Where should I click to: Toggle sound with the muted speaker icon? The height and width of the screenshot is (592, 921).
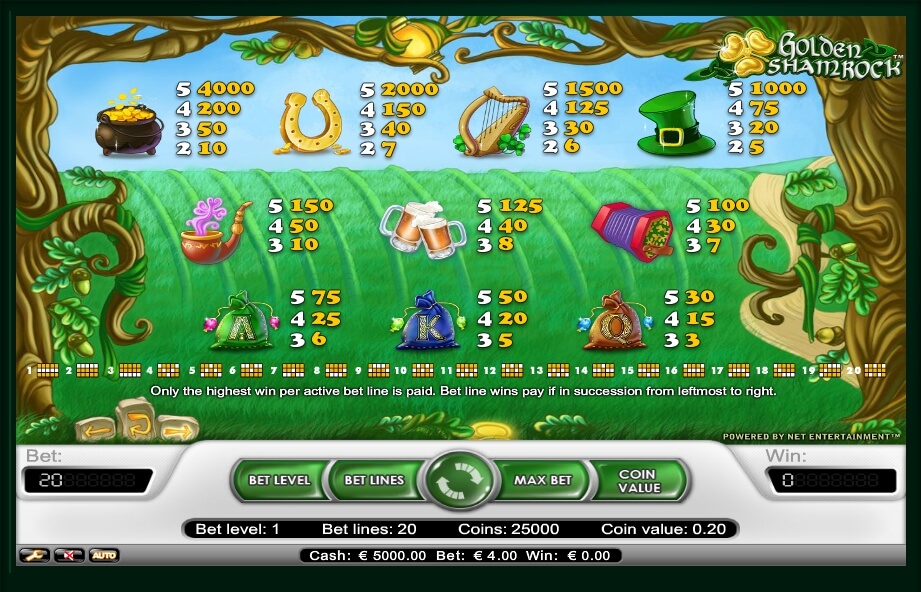68,555
